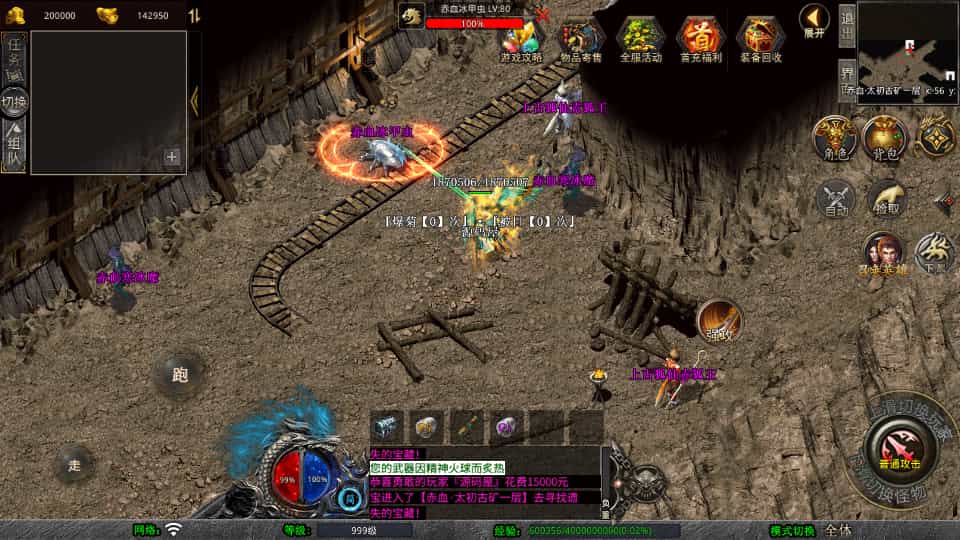
Task: Open the 全服活动 server events icon
Action: tap(640, 40)
